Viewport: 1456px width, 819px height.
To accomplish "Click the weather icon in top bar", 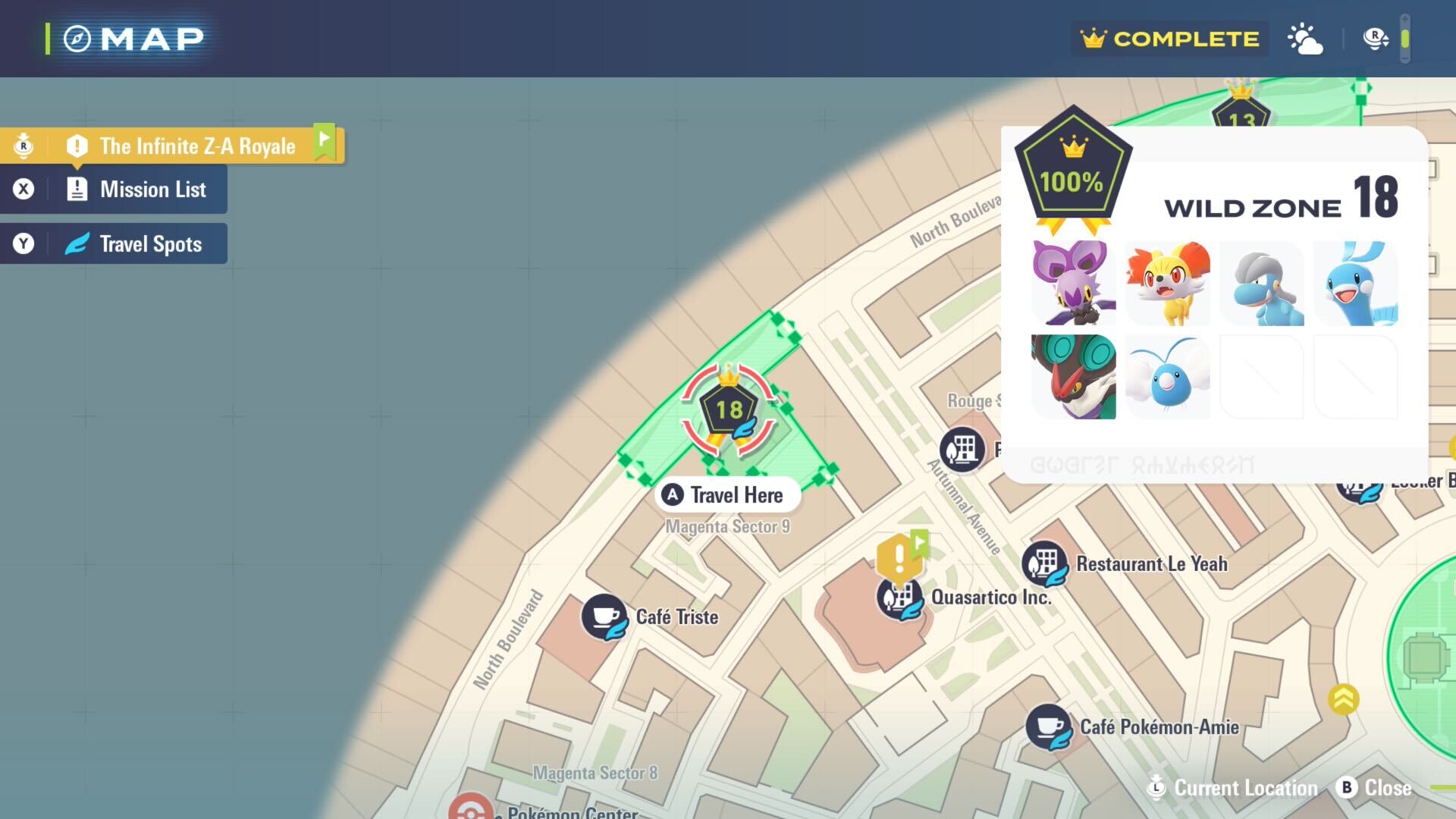I will click(1305, 39).
